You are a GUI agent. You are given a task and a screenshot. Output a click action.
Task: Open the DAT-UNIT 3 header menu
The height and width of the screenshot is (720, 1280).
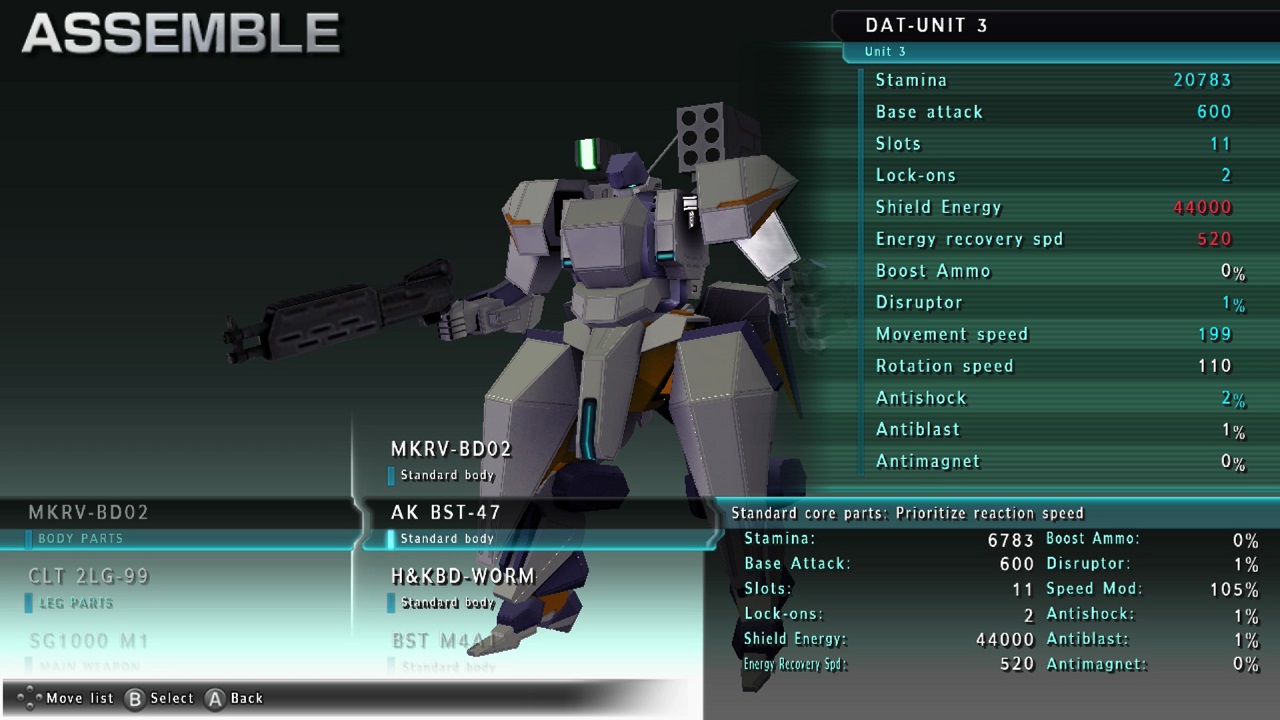coord(927,25)
